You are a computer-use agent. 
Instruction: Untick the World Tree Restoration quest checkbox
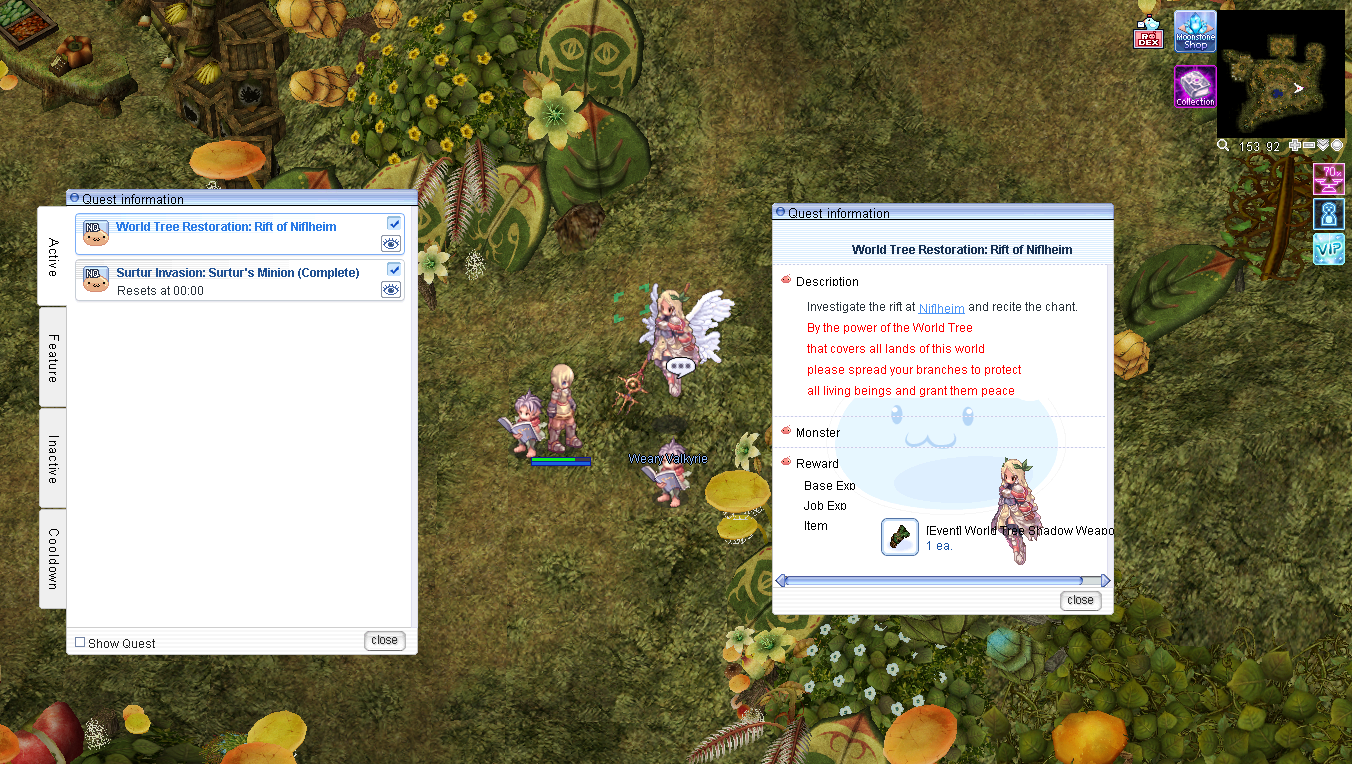click(x=394, y=223)
